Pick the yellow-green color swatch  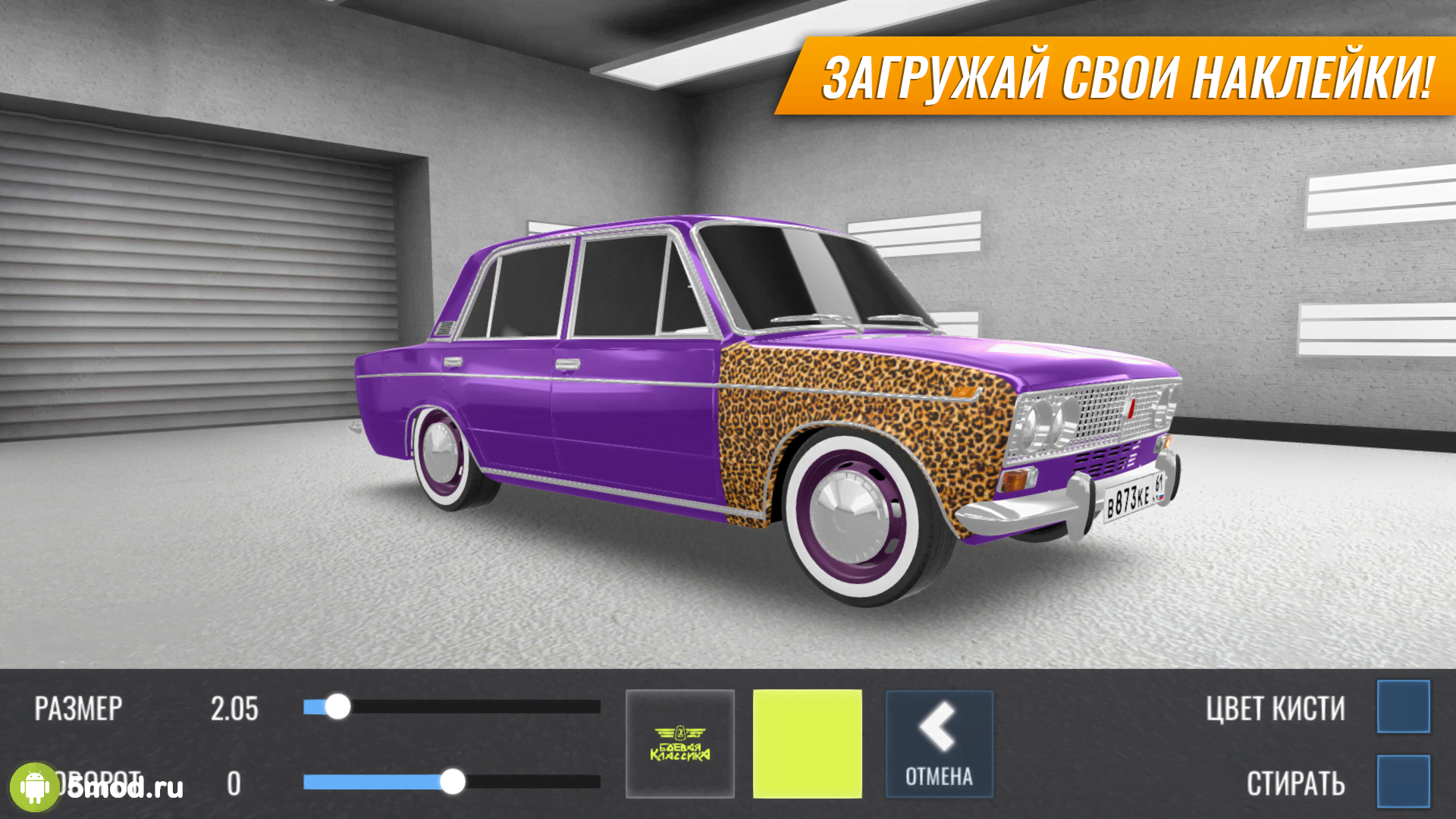(x=807, y=743)
